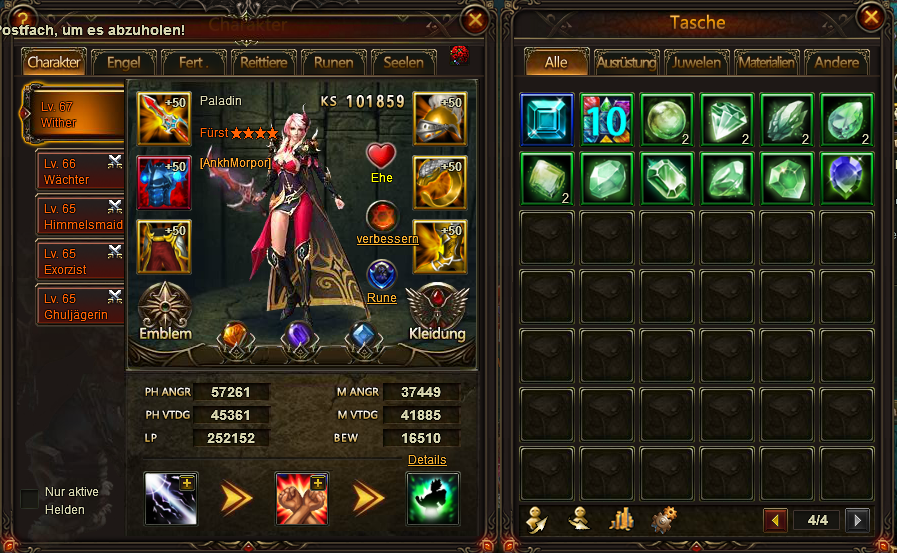Select the Lv. 66 Wächter hero
The height and width of the screenshot is (553, 897).
click(x=78, y=172)
